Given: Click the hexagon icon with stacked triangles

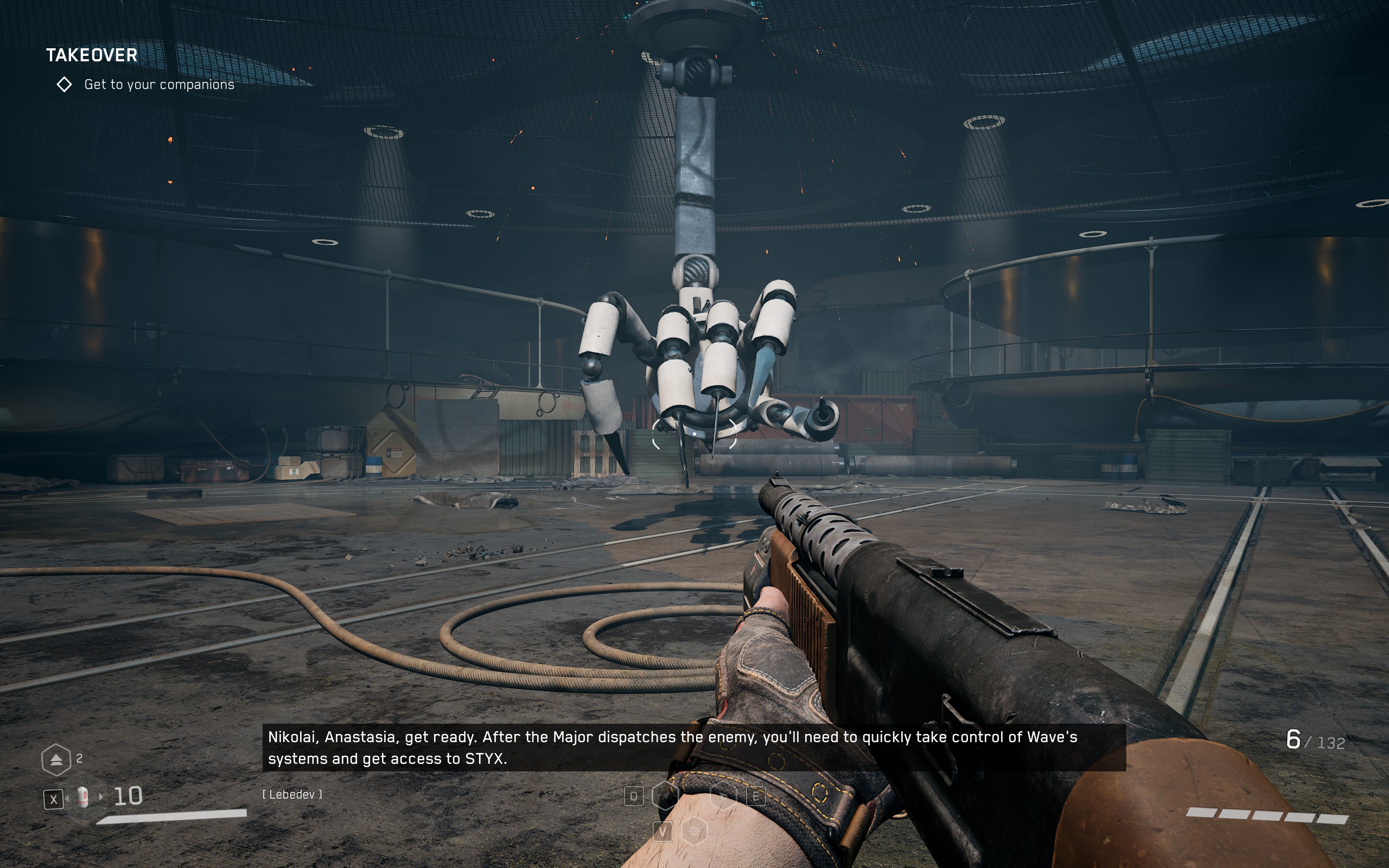Looking at the screenshot, I should (56, 759).
